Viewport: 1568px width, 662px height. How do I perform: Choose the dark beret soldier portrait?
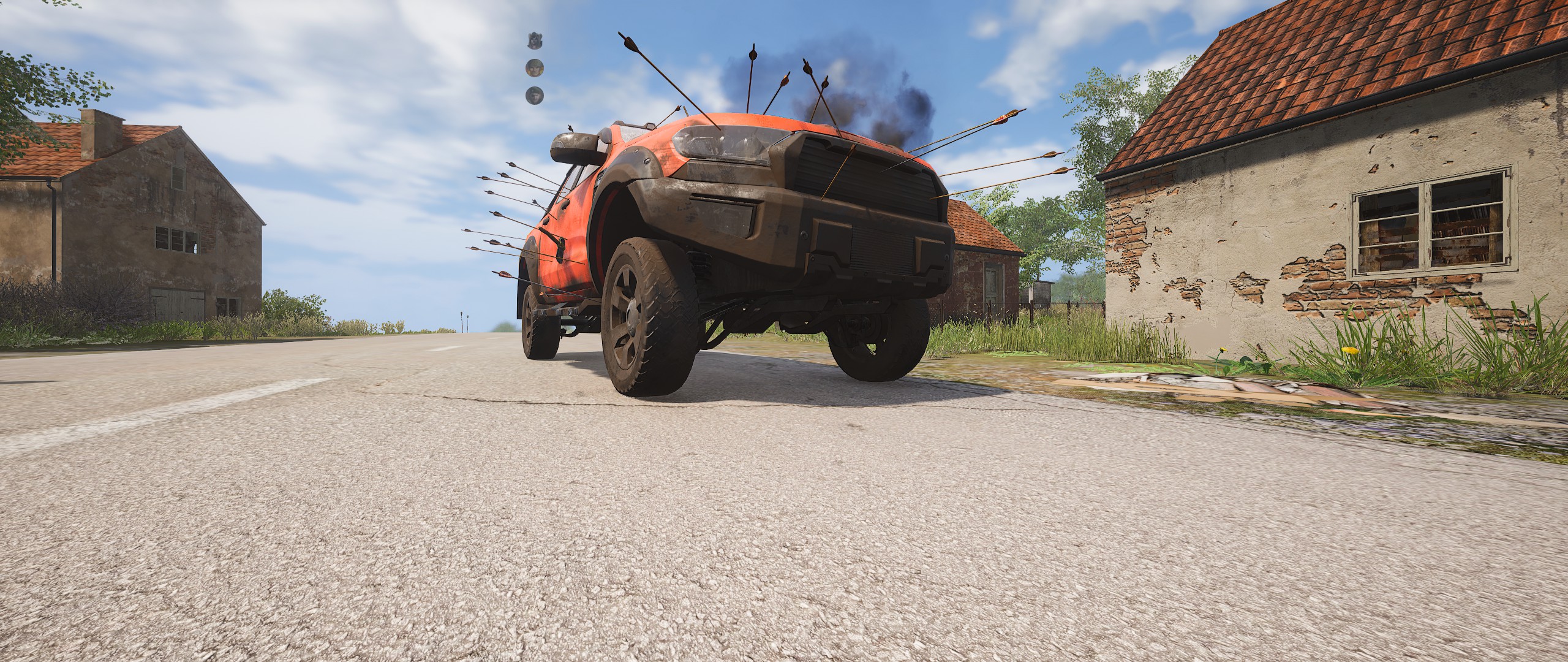tap(534, 94)
